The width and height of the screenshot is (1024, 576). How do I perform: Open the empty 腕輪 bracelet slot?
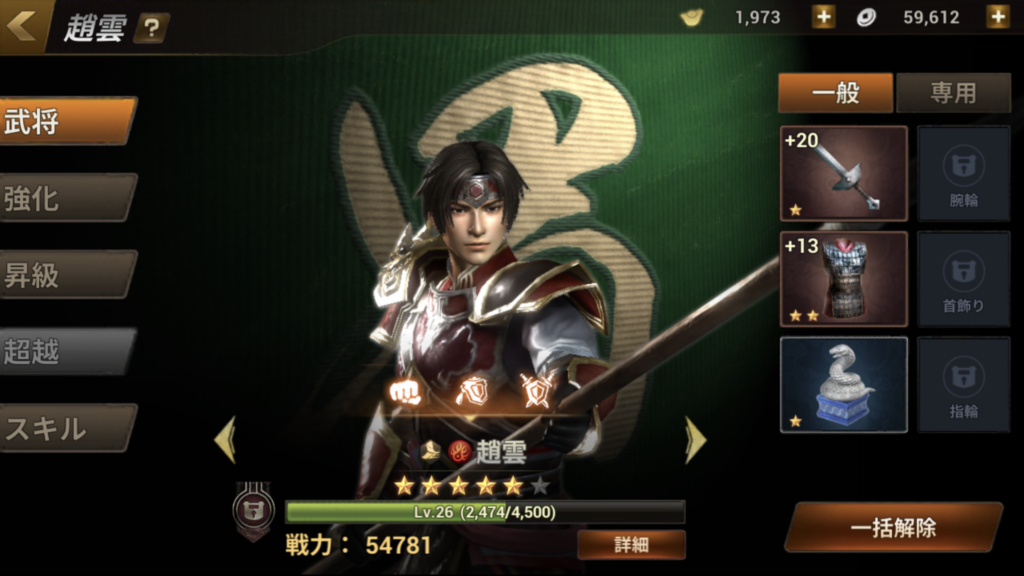click(x=963, y=173)
